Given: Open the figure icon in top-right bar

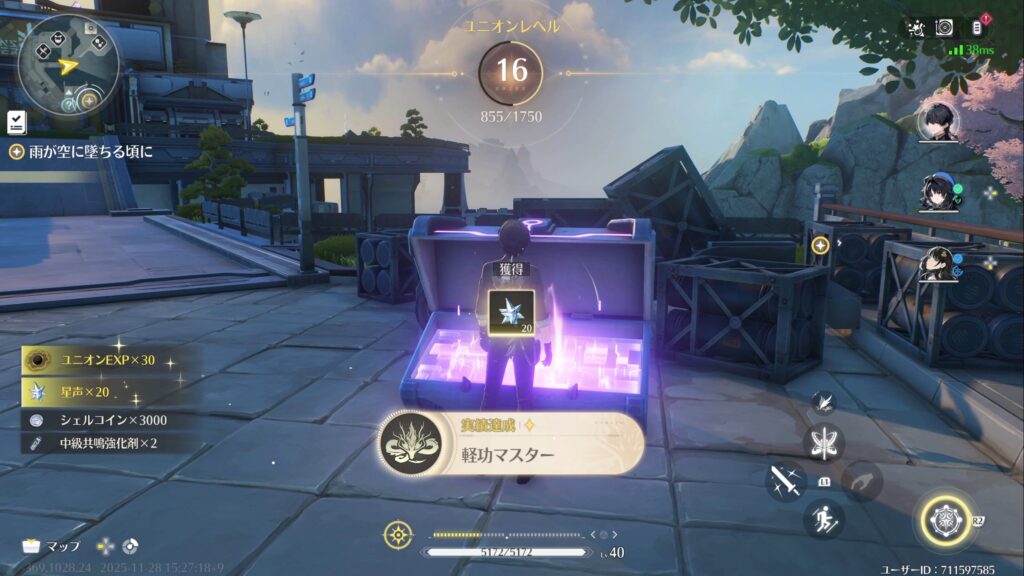Looking at the screenshot, I should [915, 28].
